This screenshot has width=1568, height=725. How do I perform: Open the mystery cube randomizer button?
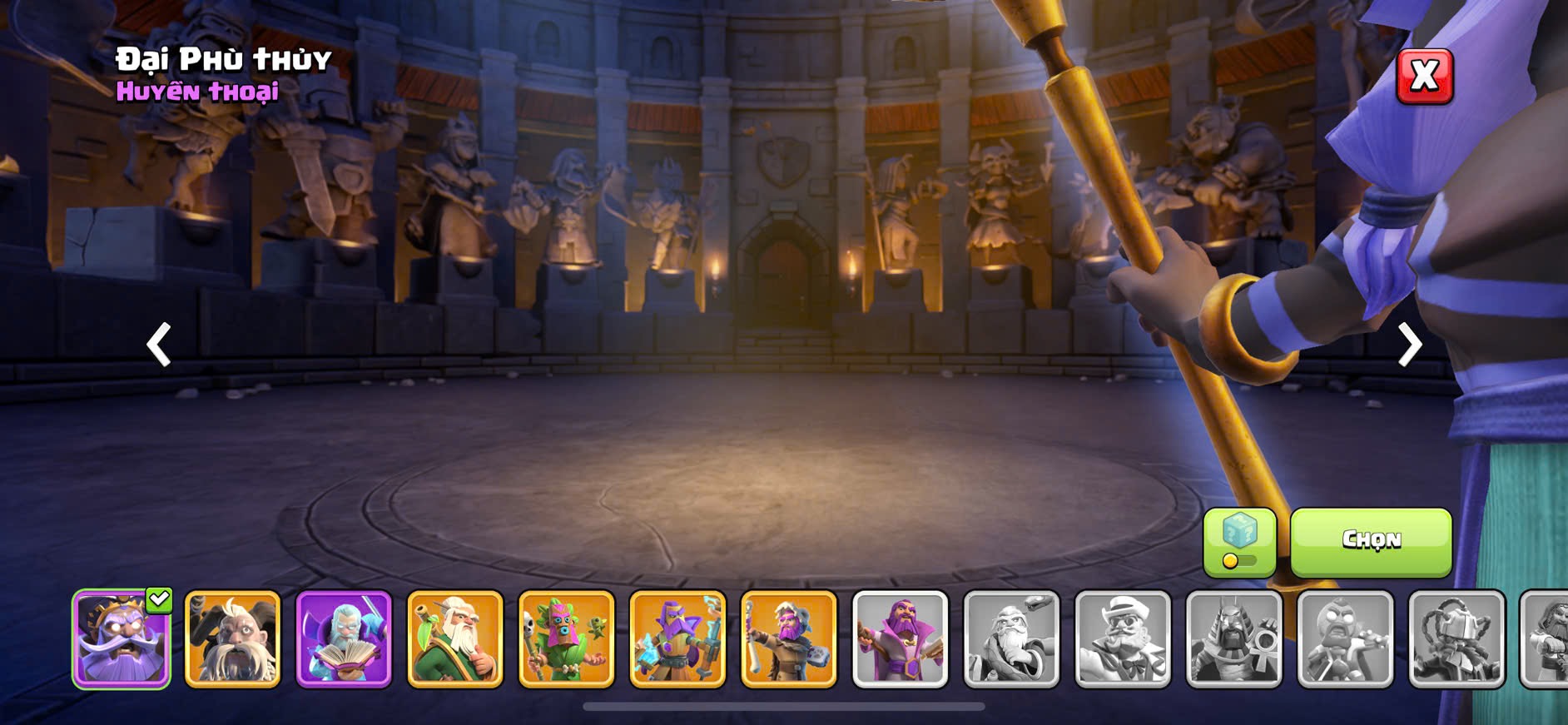click(x=1239, y=542)
